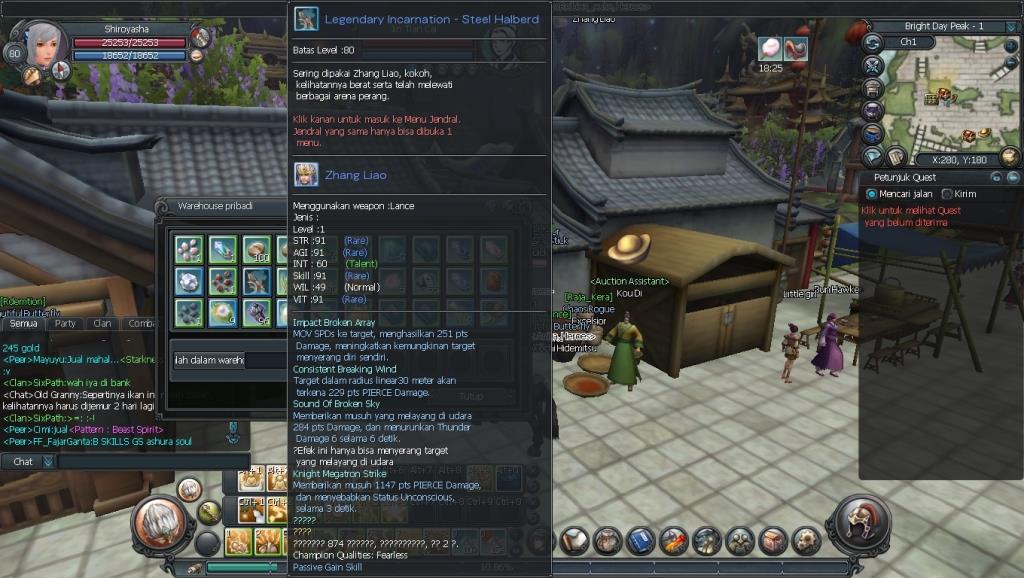Switch to the Semua chat tab
1024x578 pixels.
pyautogui.click(x=23, y=324)
